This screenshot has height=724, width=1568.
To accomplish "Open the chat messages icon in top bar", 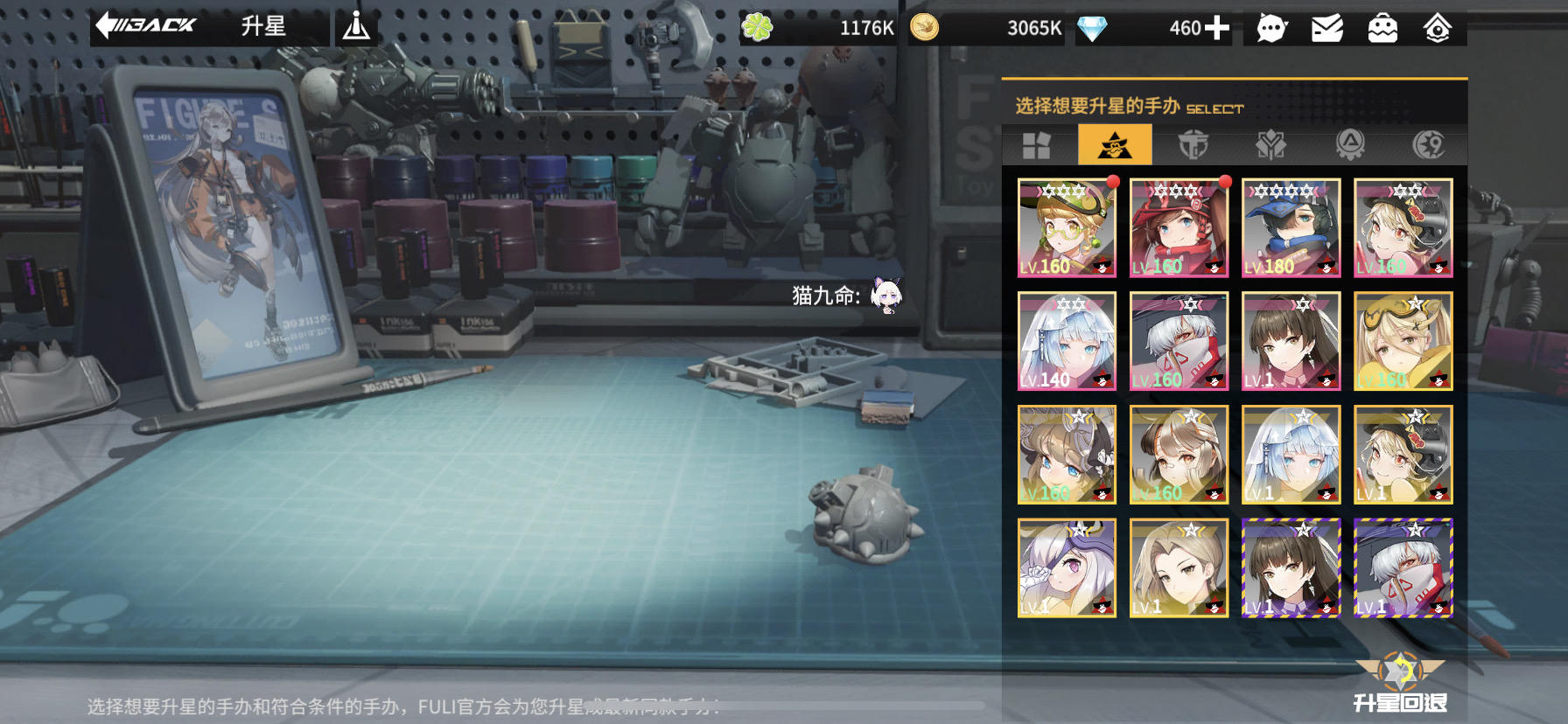I will (x=1269, y=27).
